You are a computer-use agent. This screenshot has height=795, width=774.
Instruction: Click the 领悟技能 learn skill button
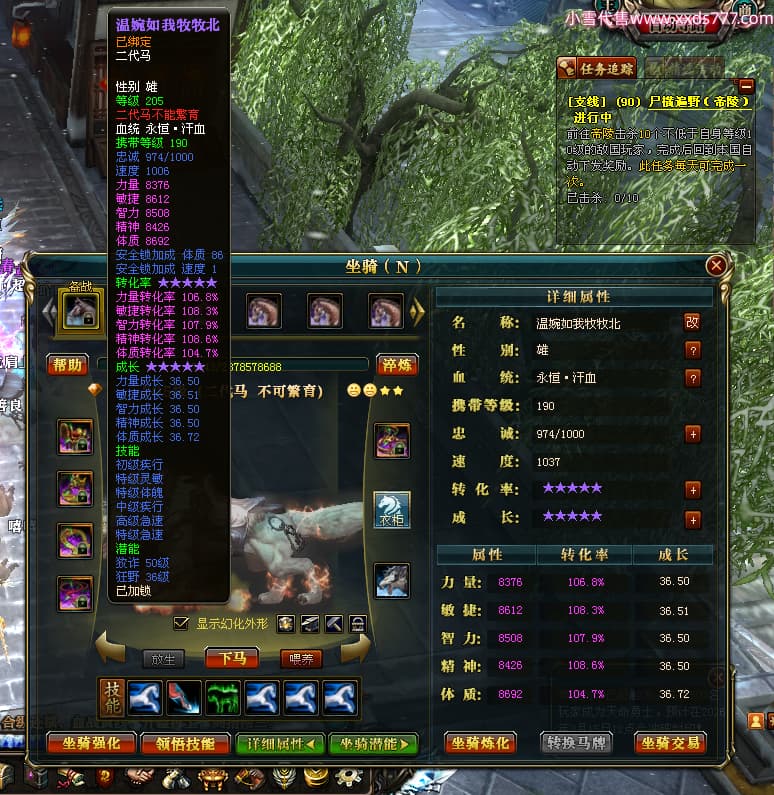(x=185, y=743)
